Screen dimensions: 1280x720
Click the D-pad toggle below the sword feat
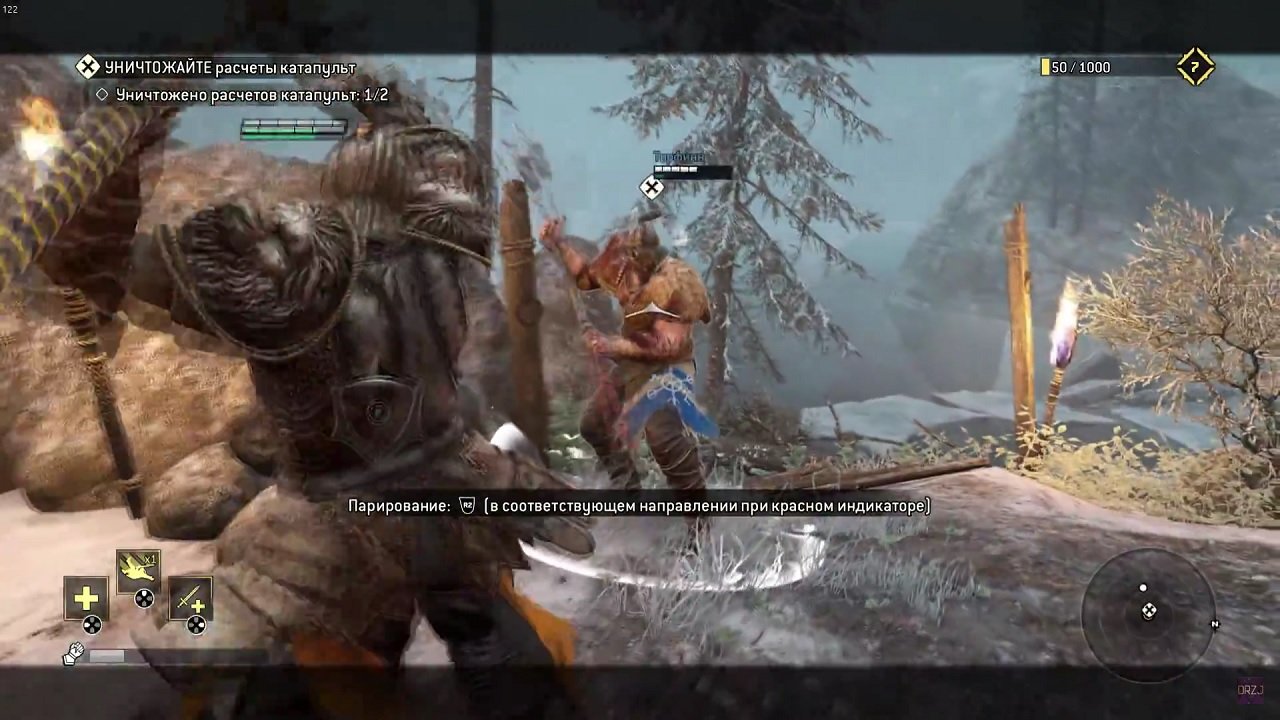coord(196,624)
